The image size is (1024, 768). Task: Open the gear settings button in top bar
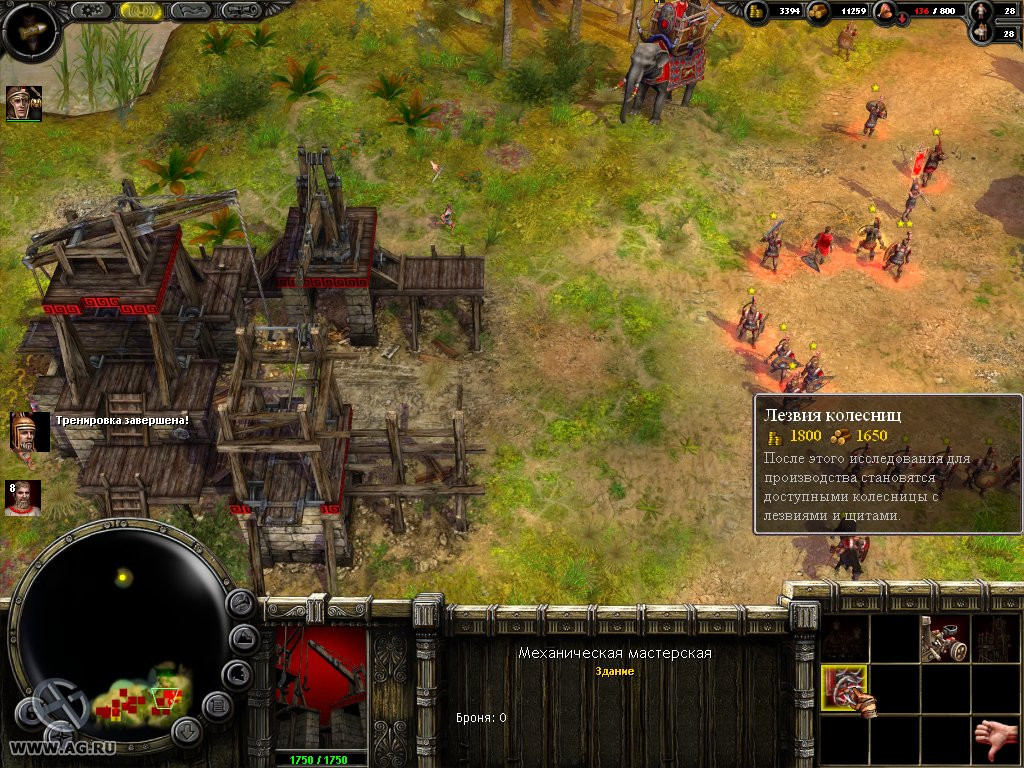click(x=93, y=10)
